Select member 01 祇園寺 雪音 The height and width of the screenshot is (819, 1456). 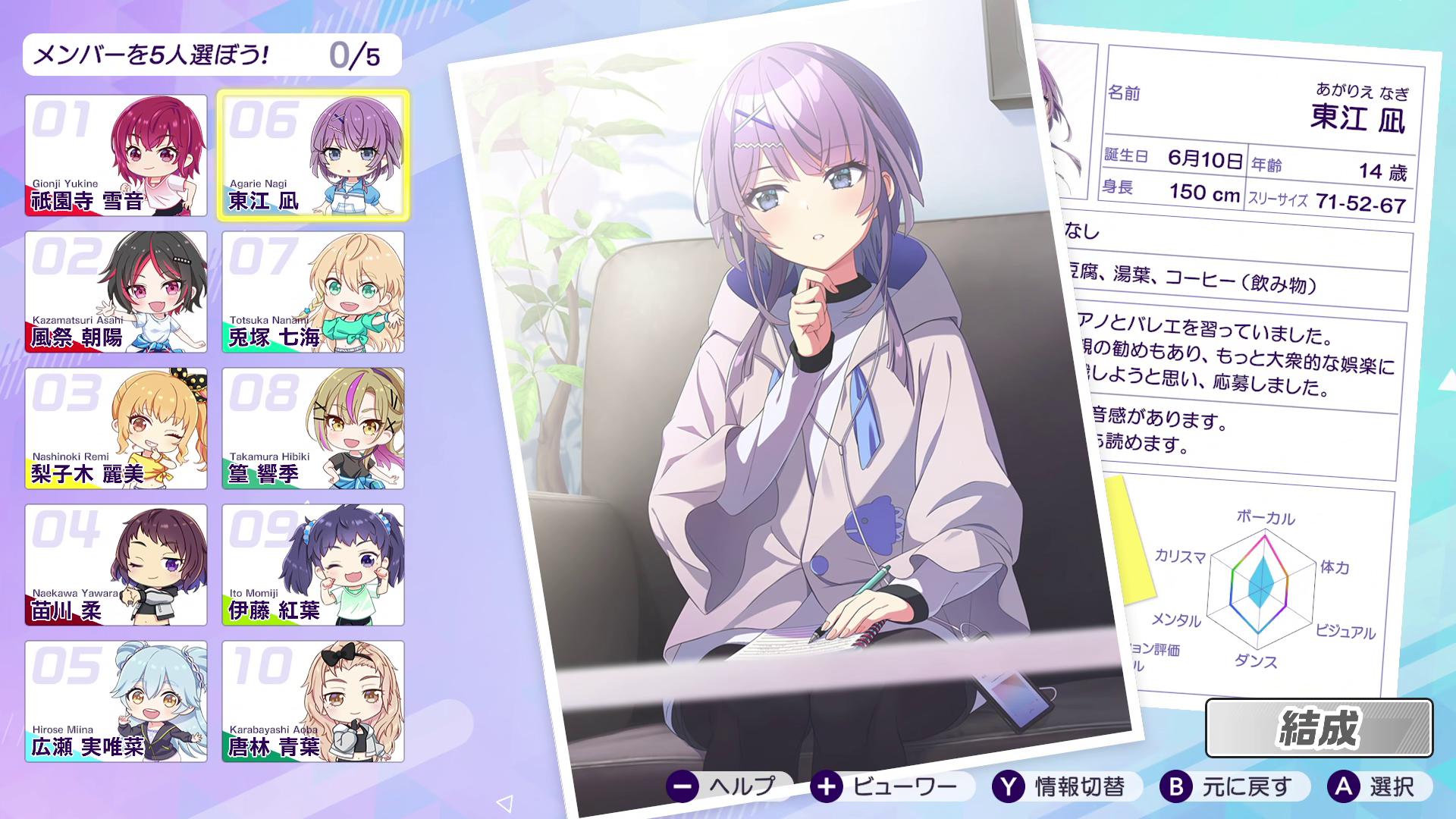(x=115, y=155)
